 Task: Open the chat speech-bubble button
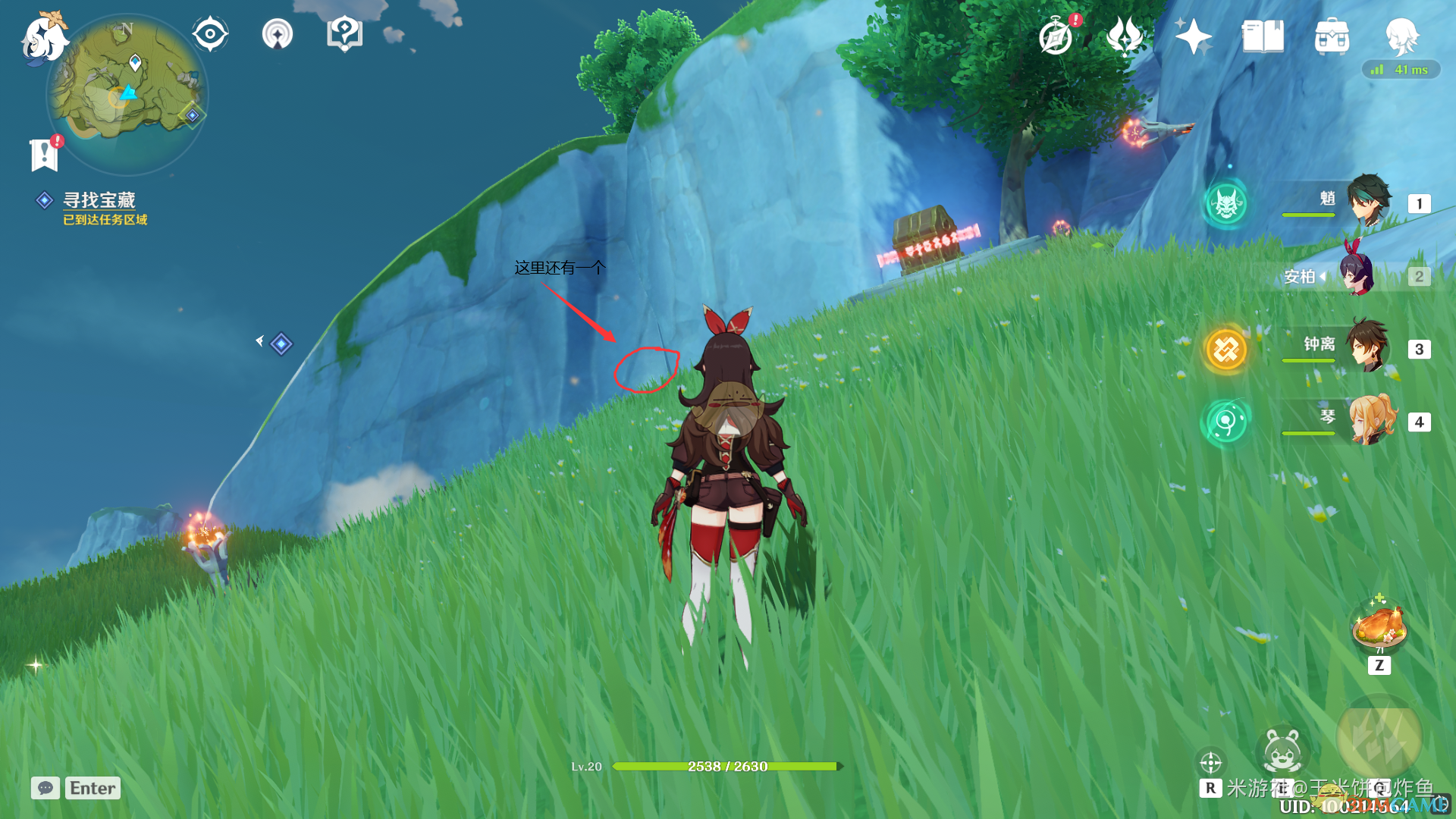click(45, 788)
